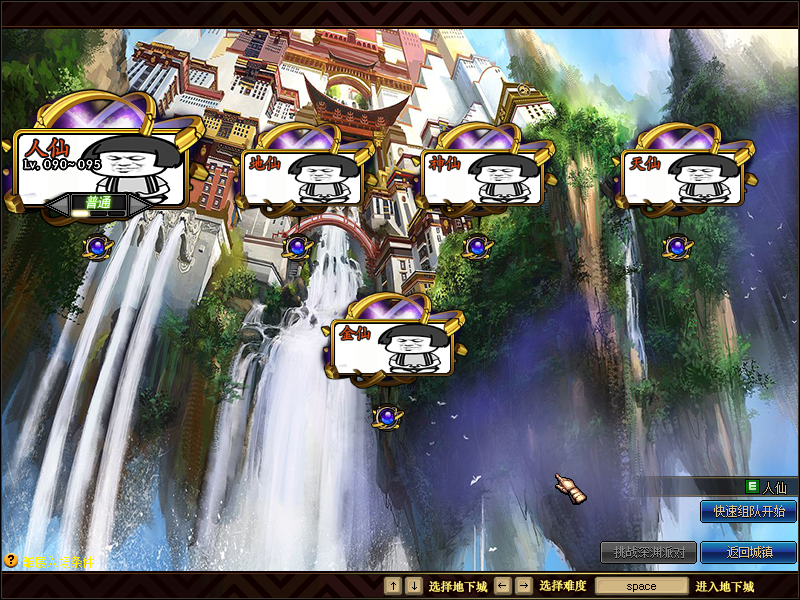Click the purple orb under 地仙

point(297,246)
